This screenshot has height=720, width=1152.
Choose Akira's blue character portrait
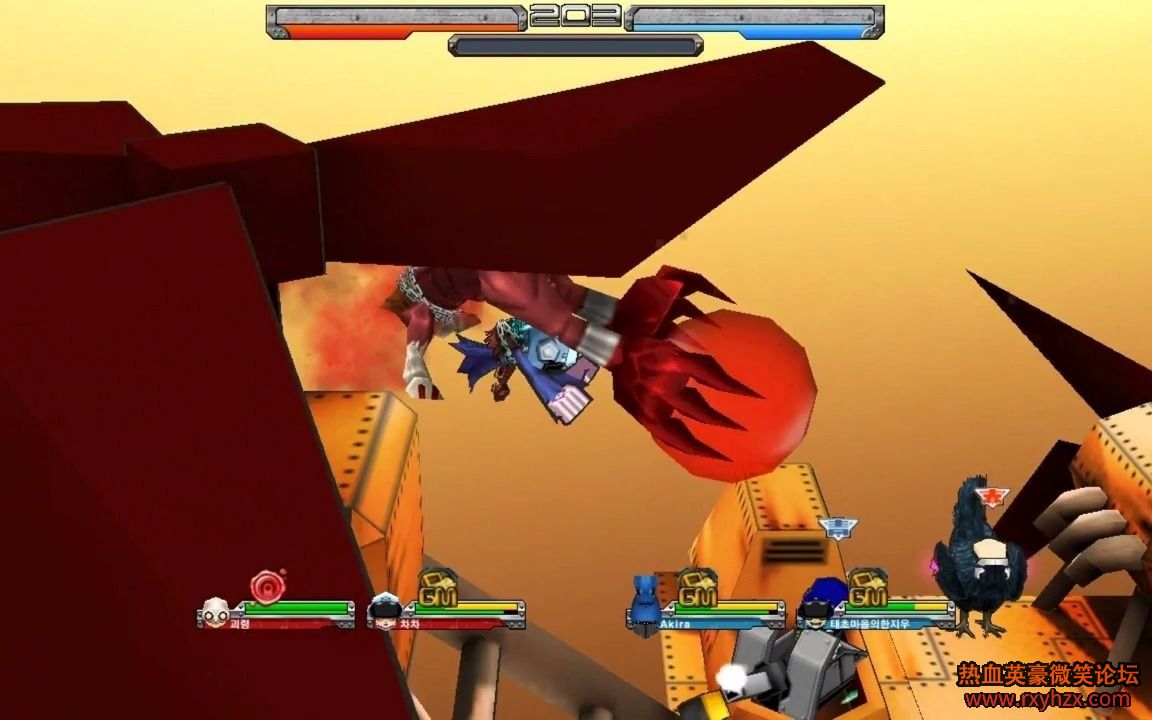click(x=645, y=598)
